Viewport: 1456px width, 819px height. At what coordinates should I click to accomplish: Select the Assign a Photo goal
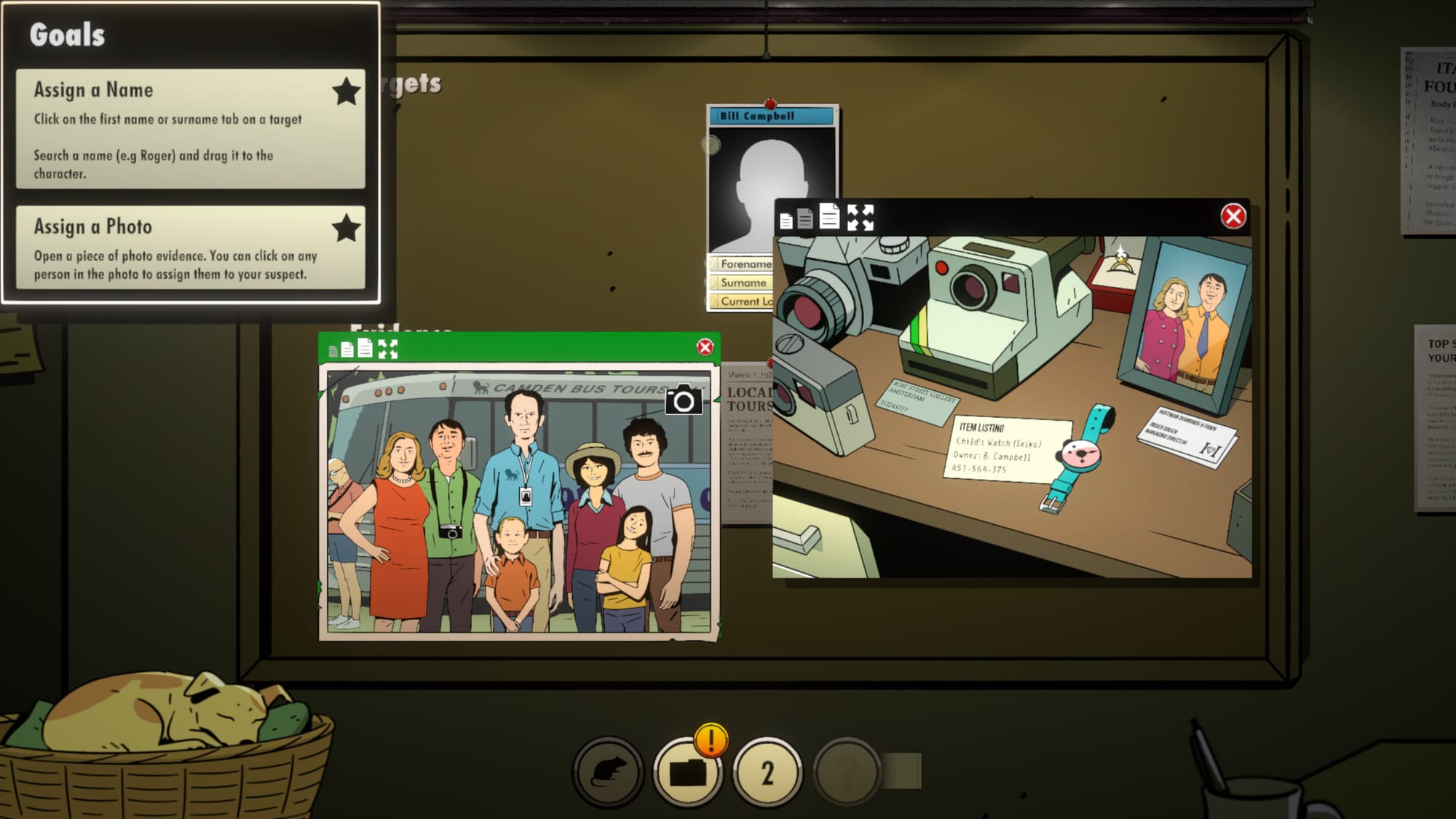pos(190,248)
